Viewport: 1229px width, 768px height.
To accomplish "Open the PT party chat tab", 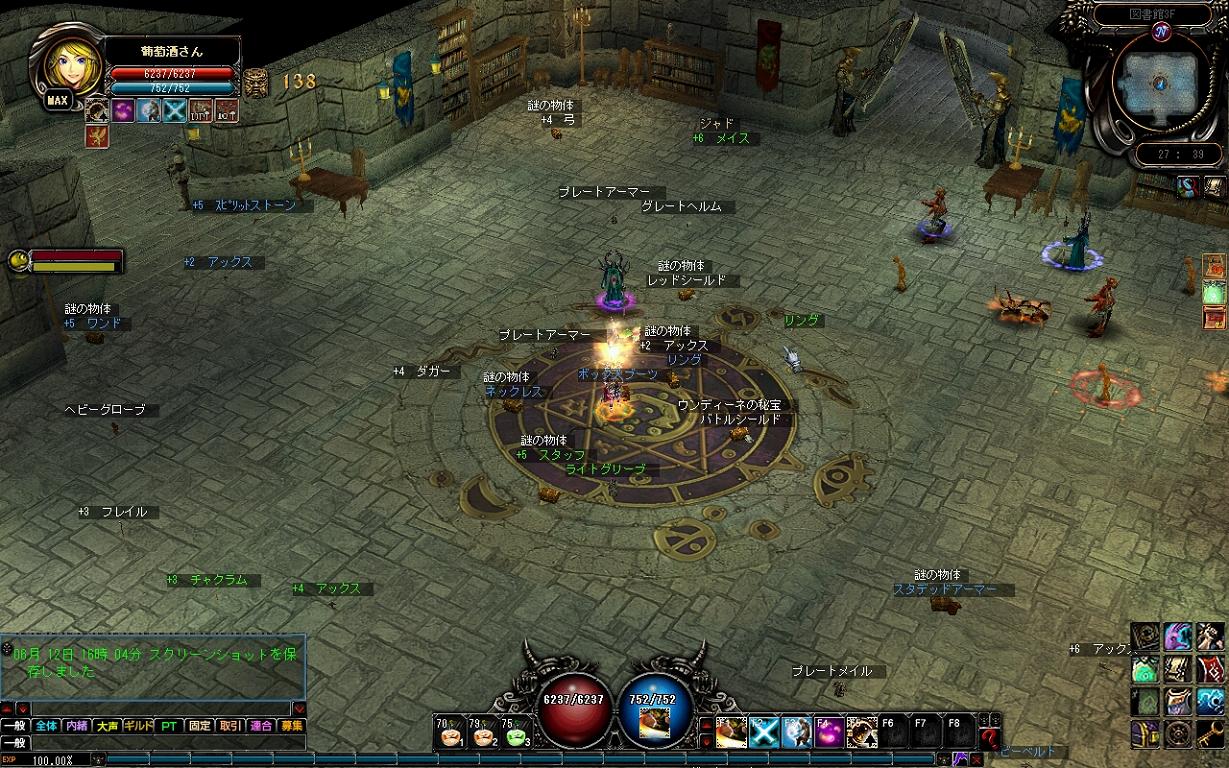I will point(169,726).
